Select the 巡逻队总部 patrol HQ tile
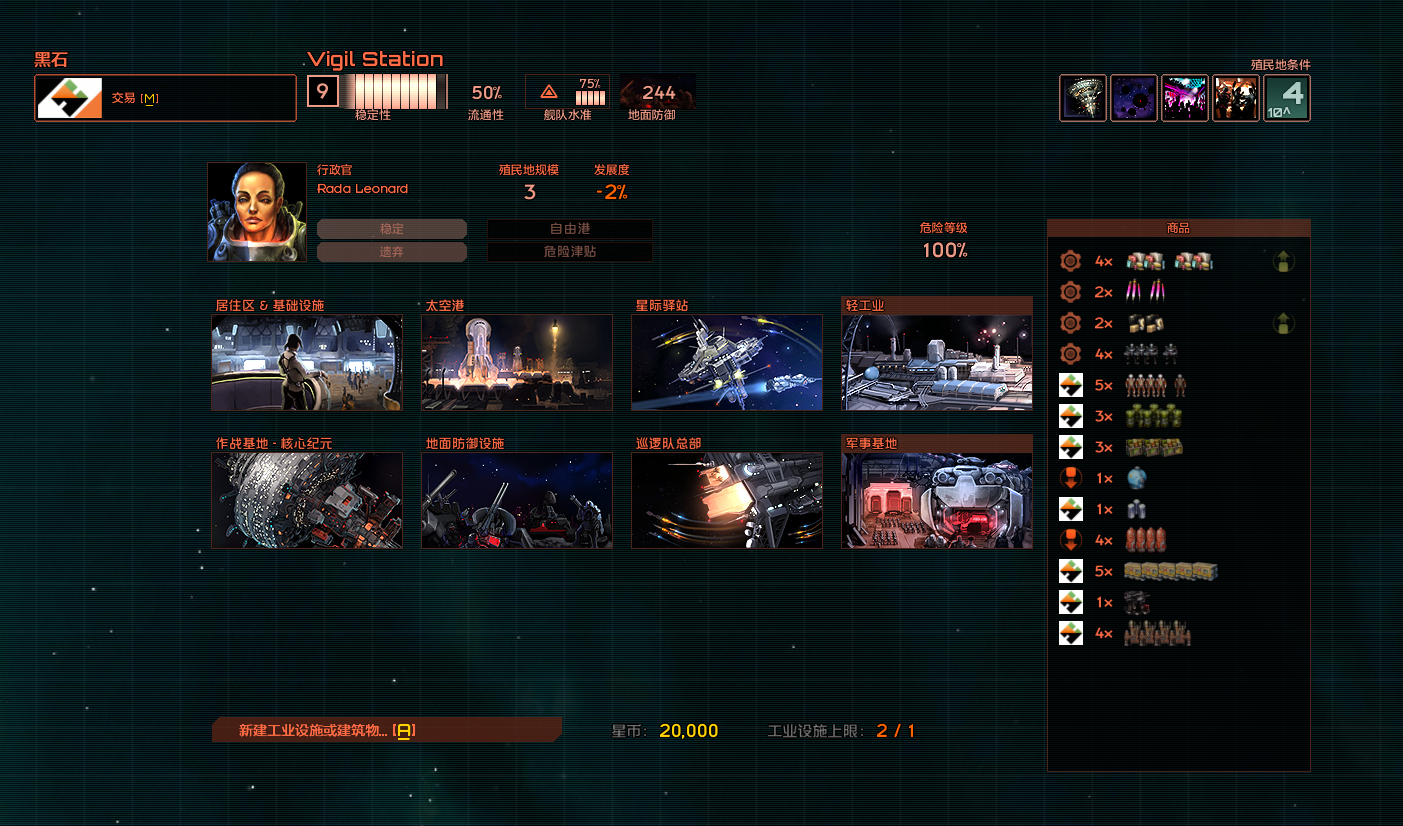1403x826 pixels. coord(727,500)
